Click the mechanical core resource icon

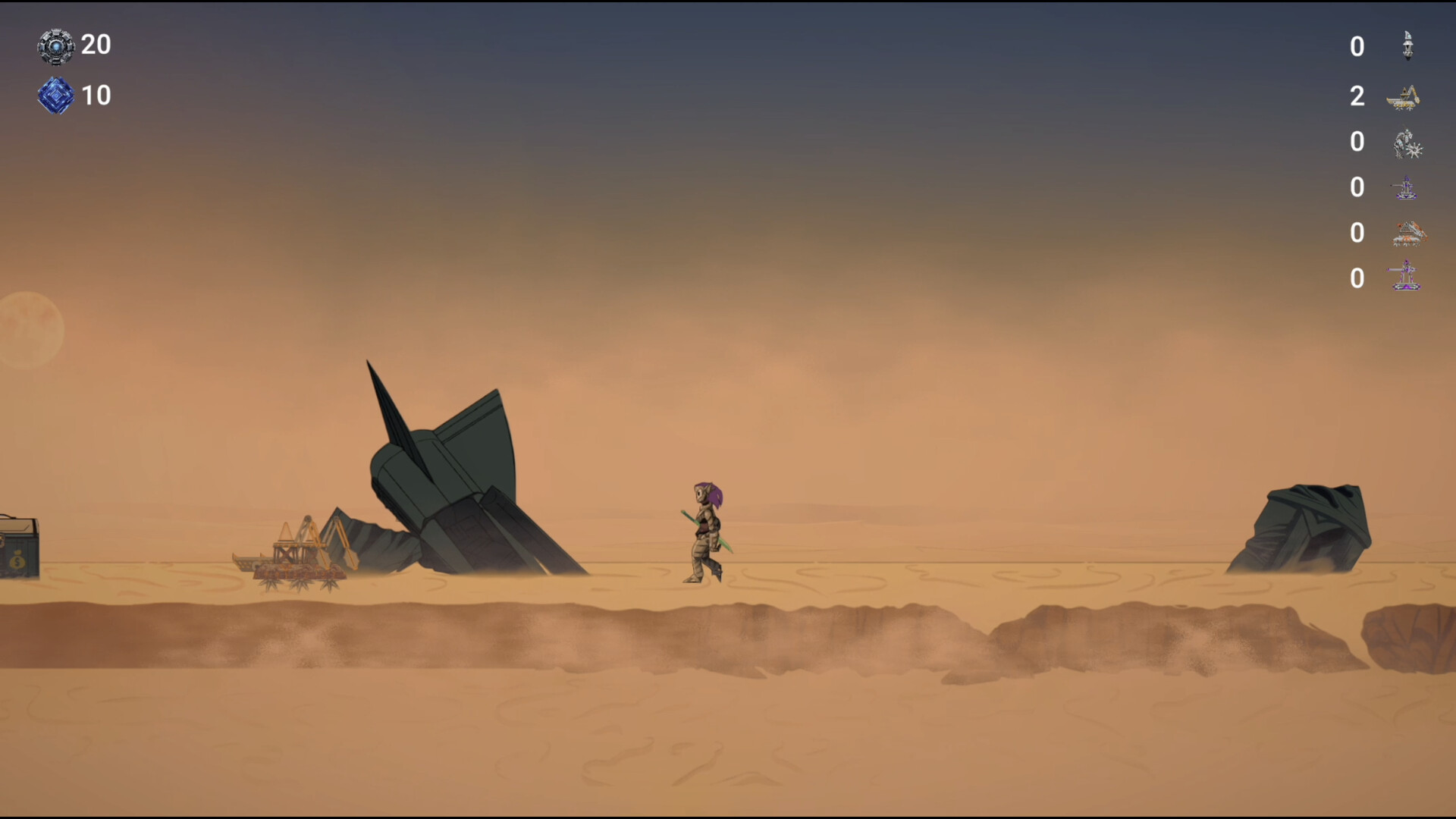pyautogui.click(x=55, y=45)
